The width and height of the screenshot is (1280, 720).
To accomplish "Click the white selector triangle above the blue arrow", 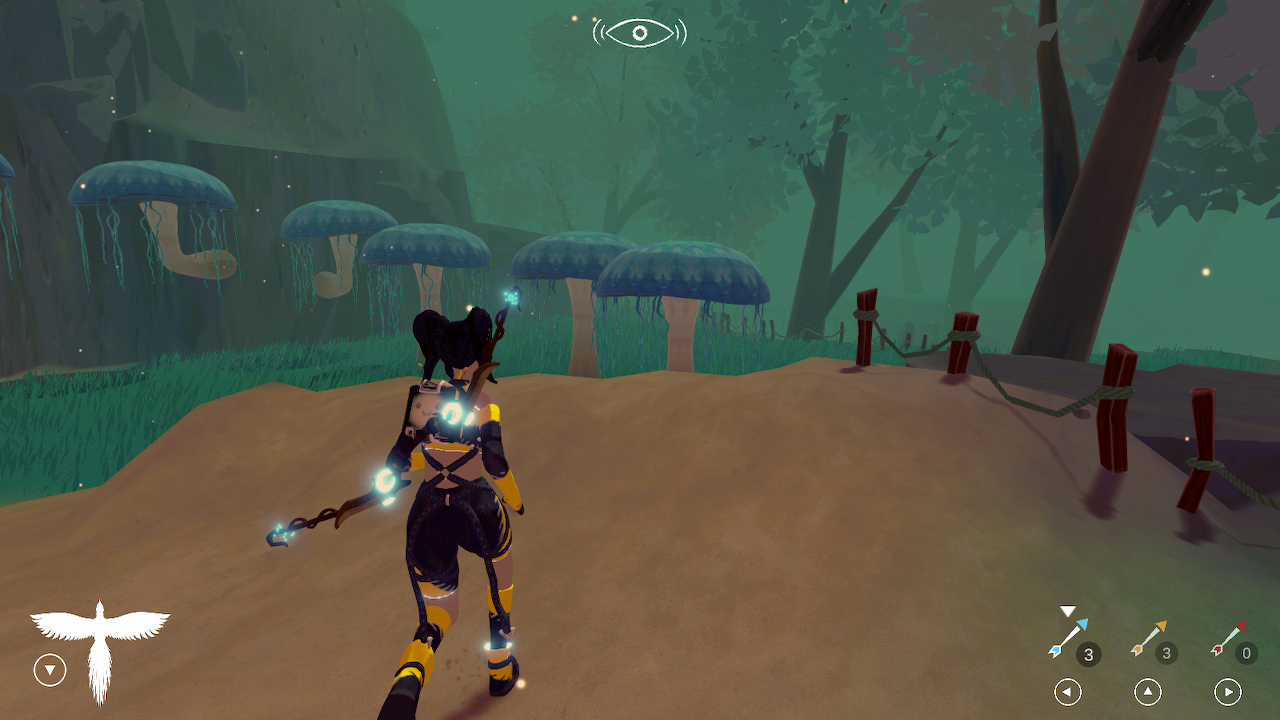I will pos(1066,610).
